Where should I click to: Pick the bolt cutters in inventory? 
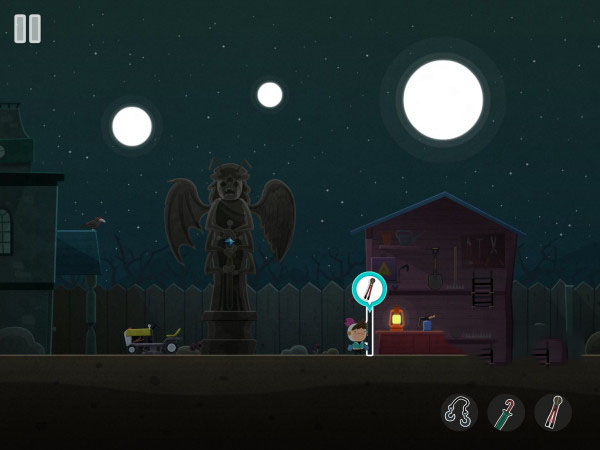coord(553,412)
